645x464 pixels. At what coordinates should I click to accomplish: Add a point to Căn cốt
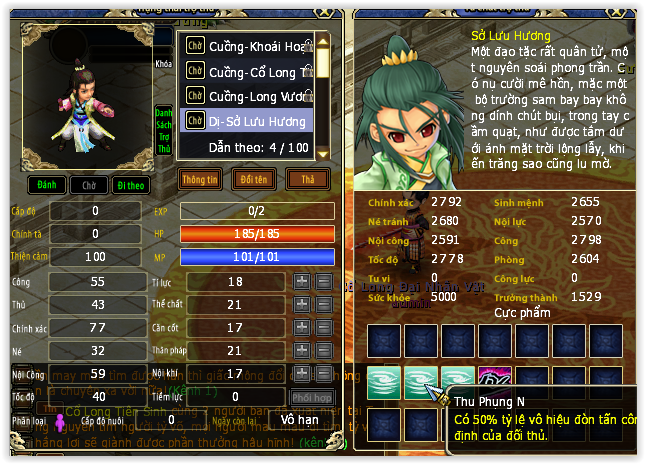pos(302,328)
